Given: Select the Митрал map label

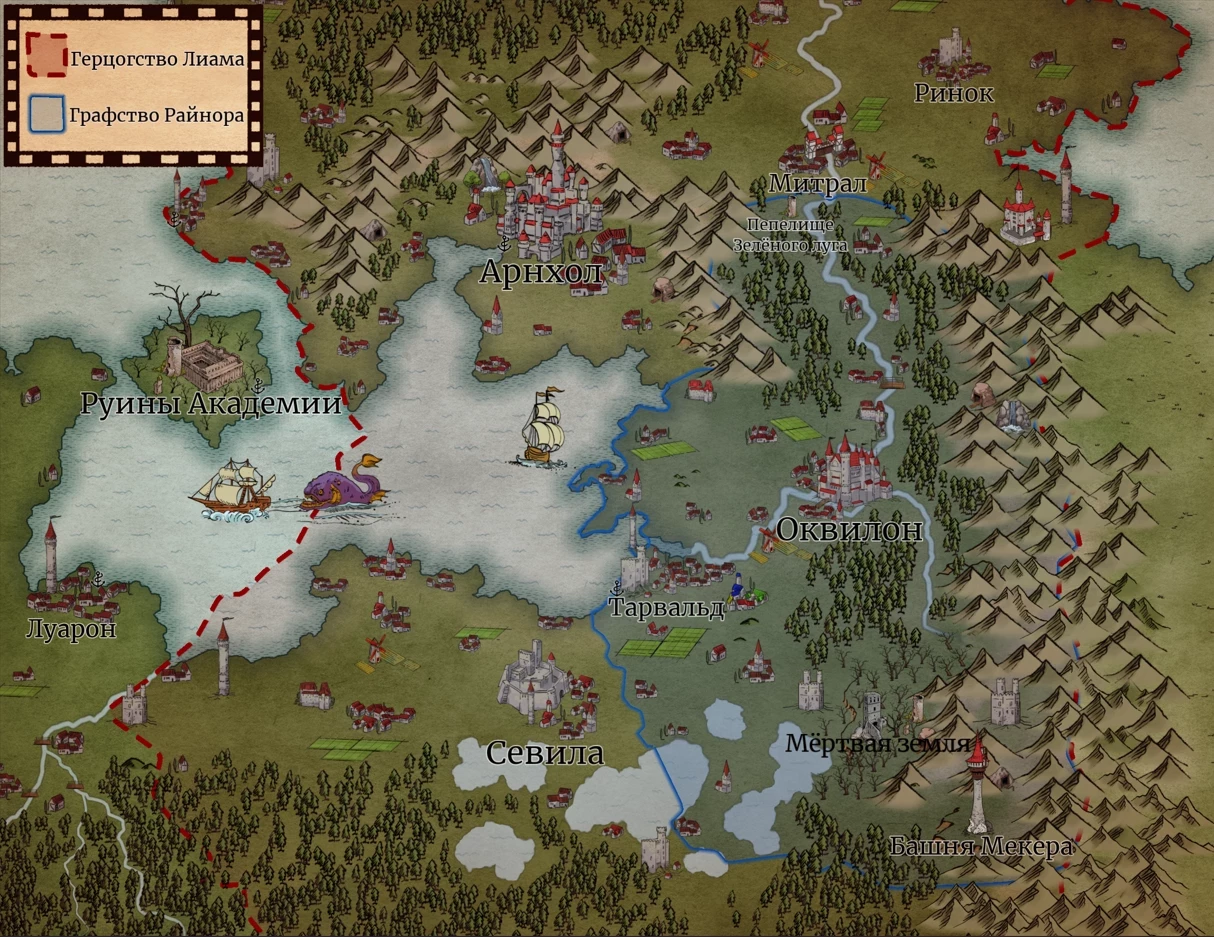Looking at the screenshot, I should (x=803, y=184).
